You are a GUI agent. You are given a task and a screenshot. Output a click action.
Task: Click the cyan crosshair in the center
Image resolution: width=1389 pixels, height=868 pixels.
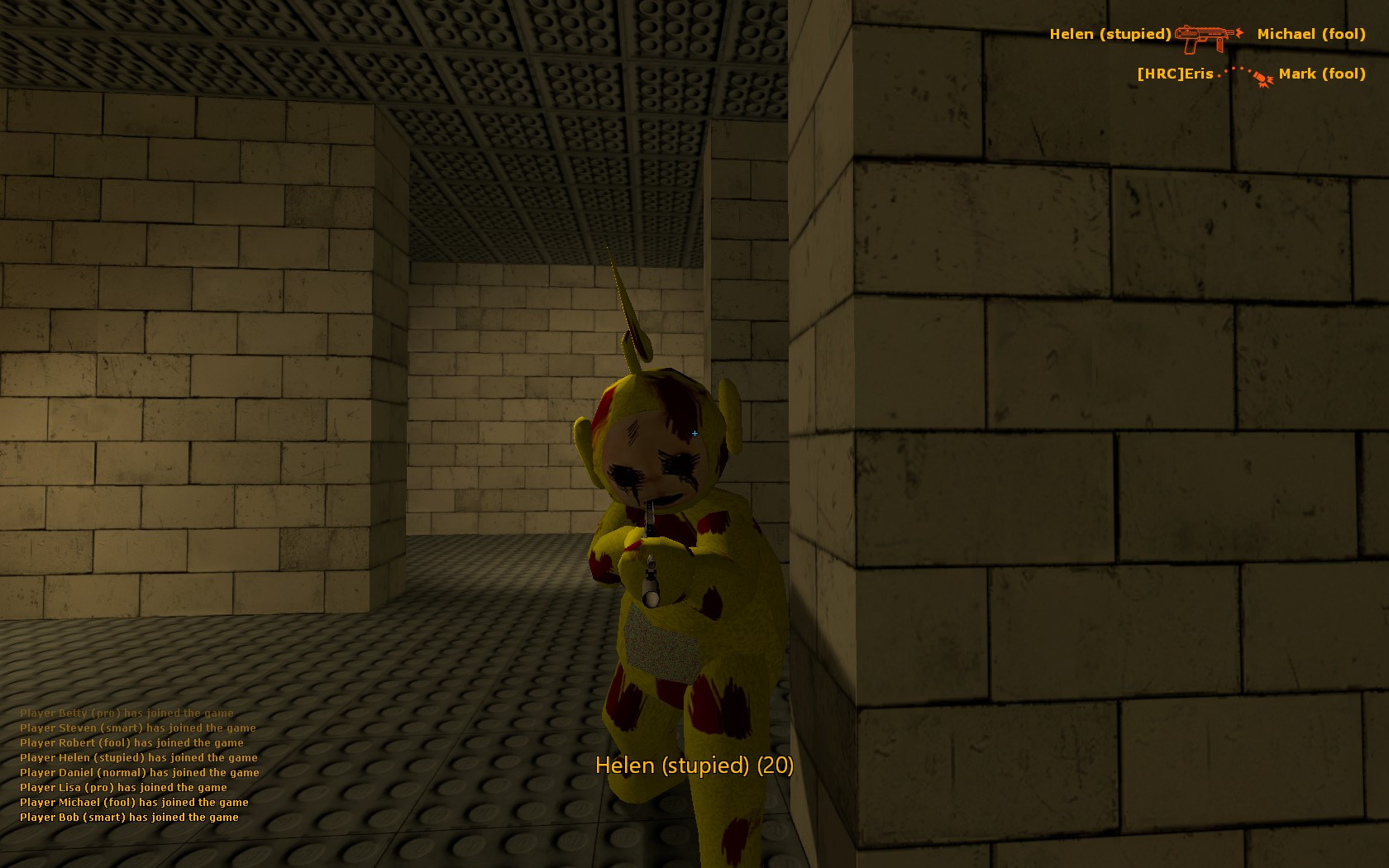click(x=694, y=433)
